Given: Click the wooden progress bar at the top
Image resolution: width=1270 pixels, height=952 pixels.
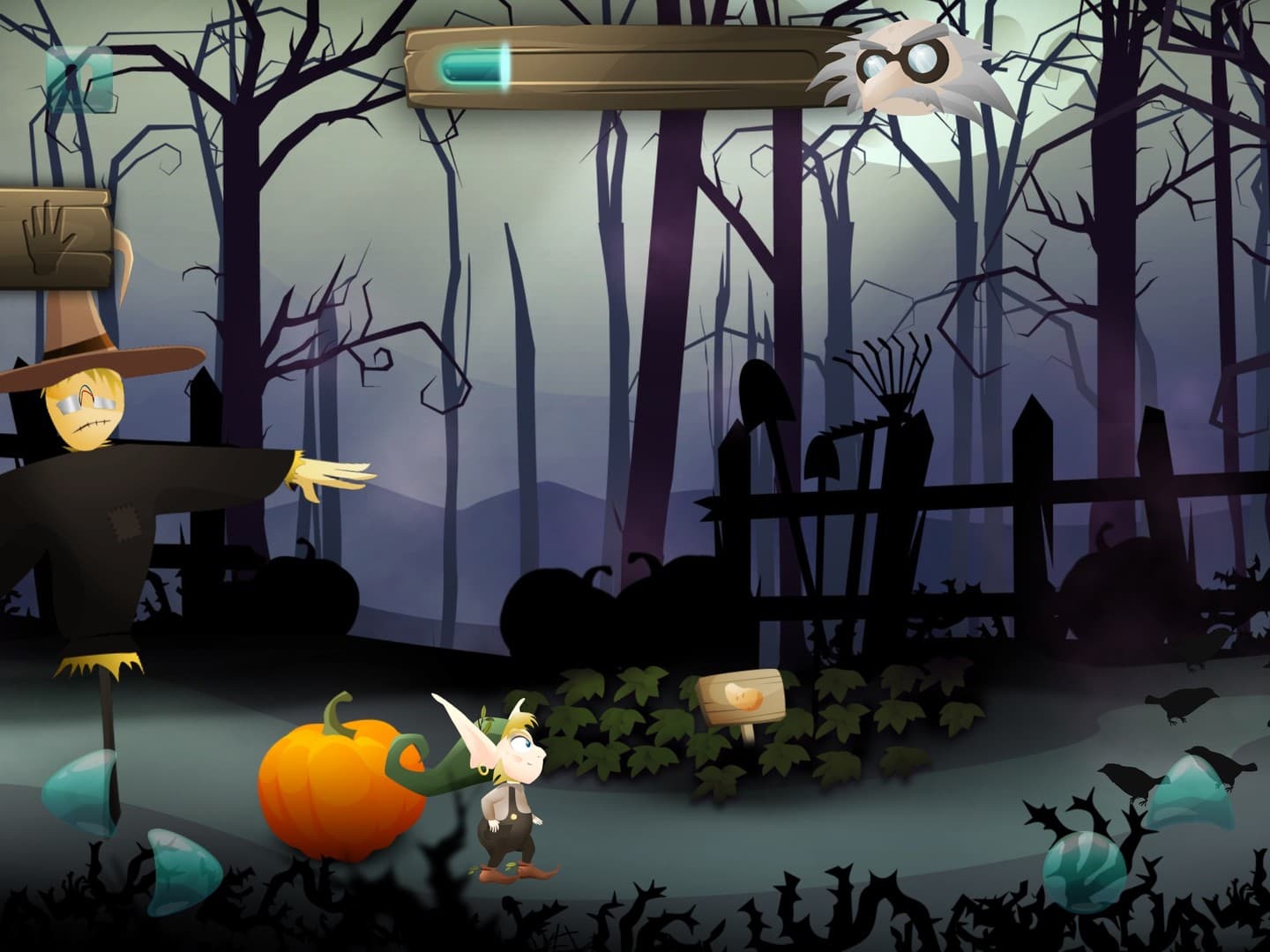Looking at the screenshot, I should pos(661,66).
